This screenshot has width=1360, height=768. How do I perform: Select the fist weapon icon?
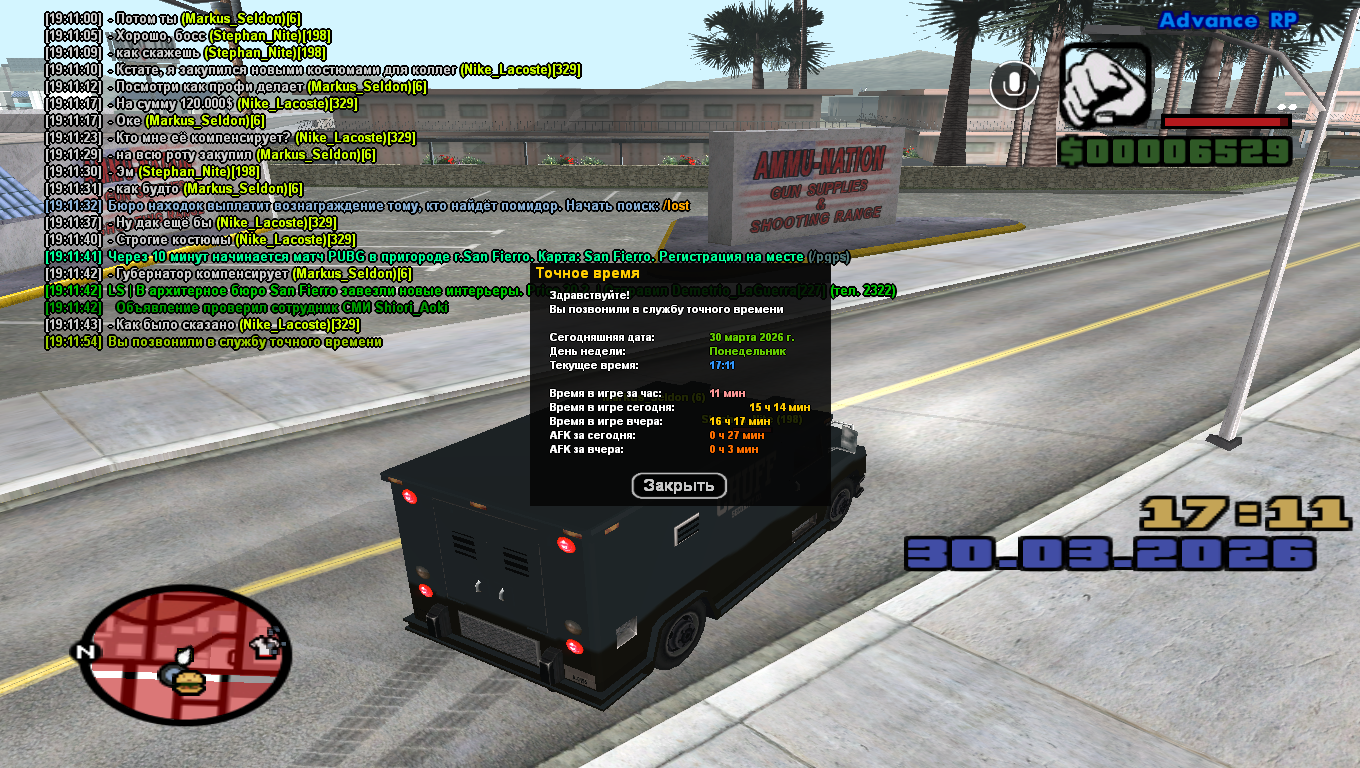click(1105, 85)
